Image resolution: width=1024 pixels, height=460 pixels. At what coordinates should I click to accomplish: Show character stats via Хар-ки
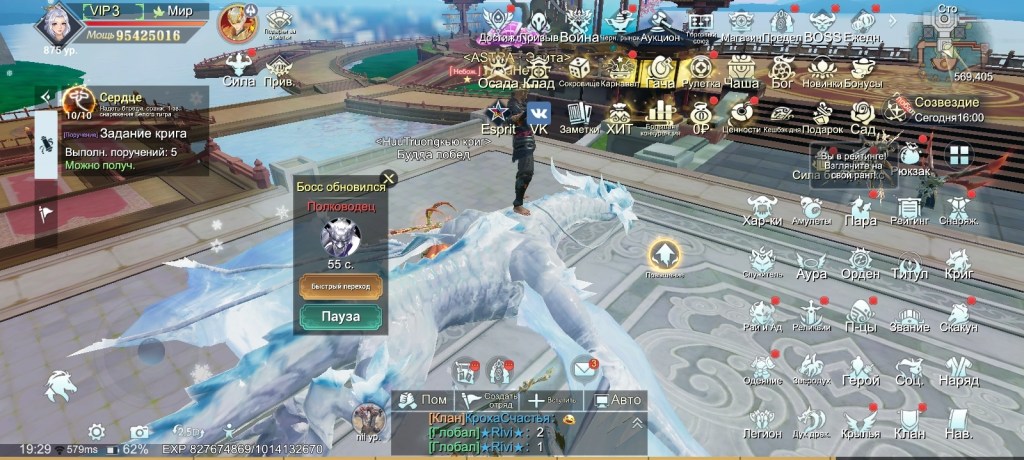(762, 210)
